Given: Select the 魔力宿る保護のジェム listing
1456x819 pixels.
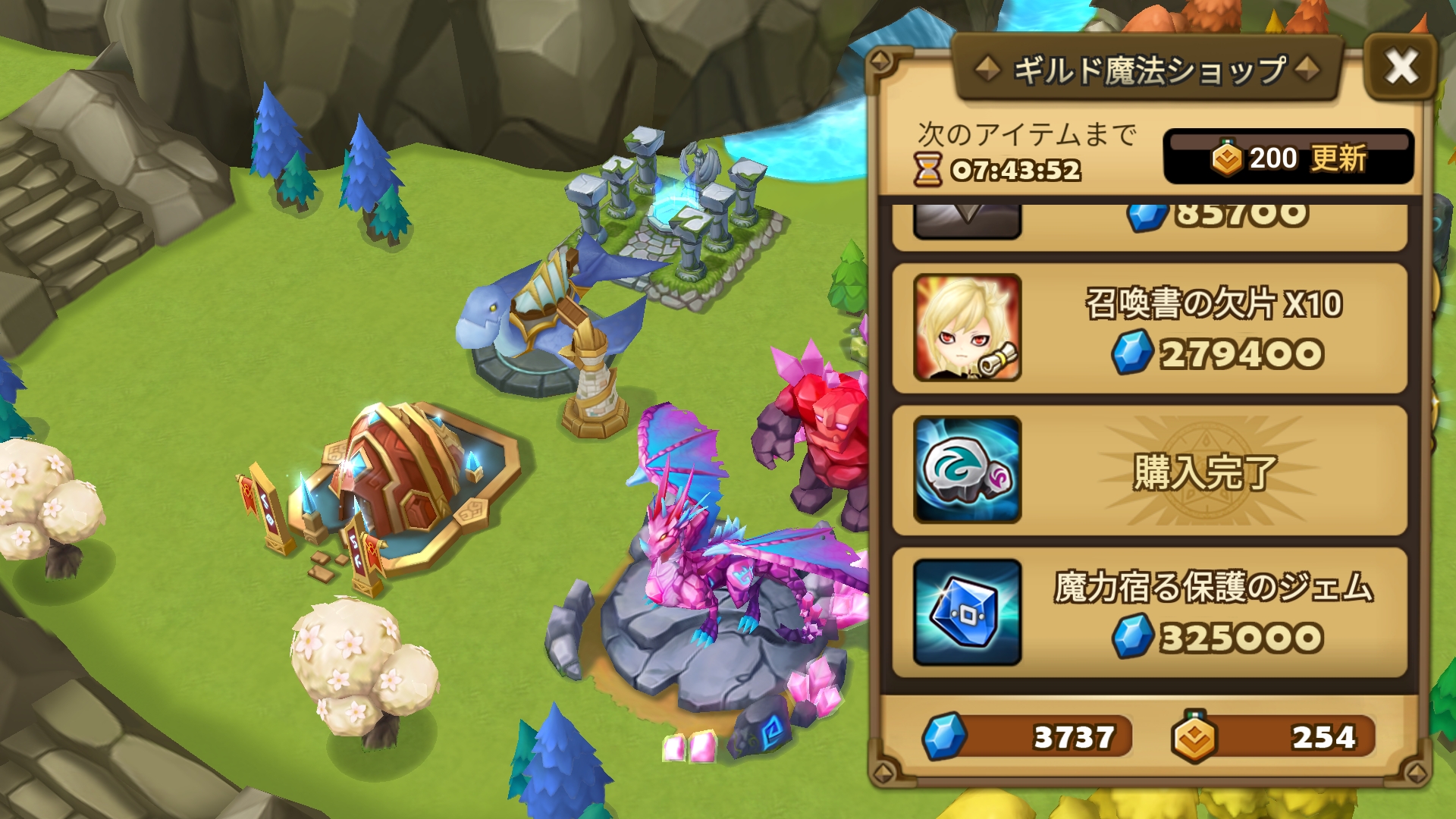Looking at the screenshot, I should (x=1212, y=612).
